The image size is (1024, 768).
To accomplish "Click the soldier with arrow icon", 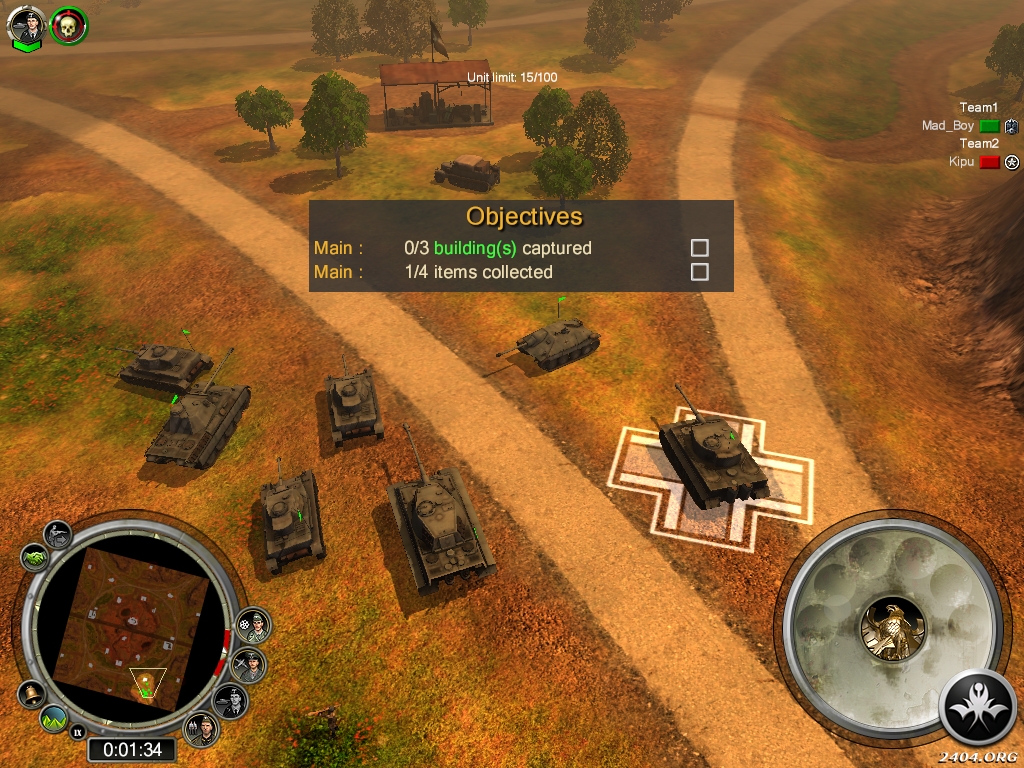I will (x=57, y=532).
